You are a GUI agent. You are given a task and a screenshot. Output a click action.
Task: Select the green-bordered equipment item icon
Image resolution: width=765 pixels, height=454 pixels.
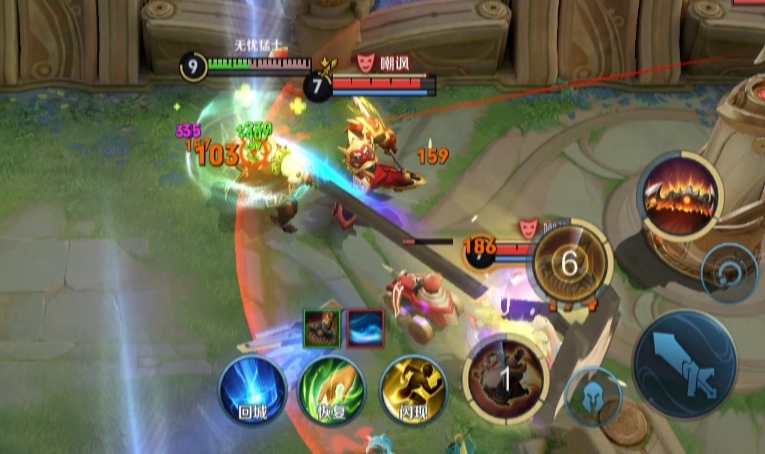tap(321, 327)
